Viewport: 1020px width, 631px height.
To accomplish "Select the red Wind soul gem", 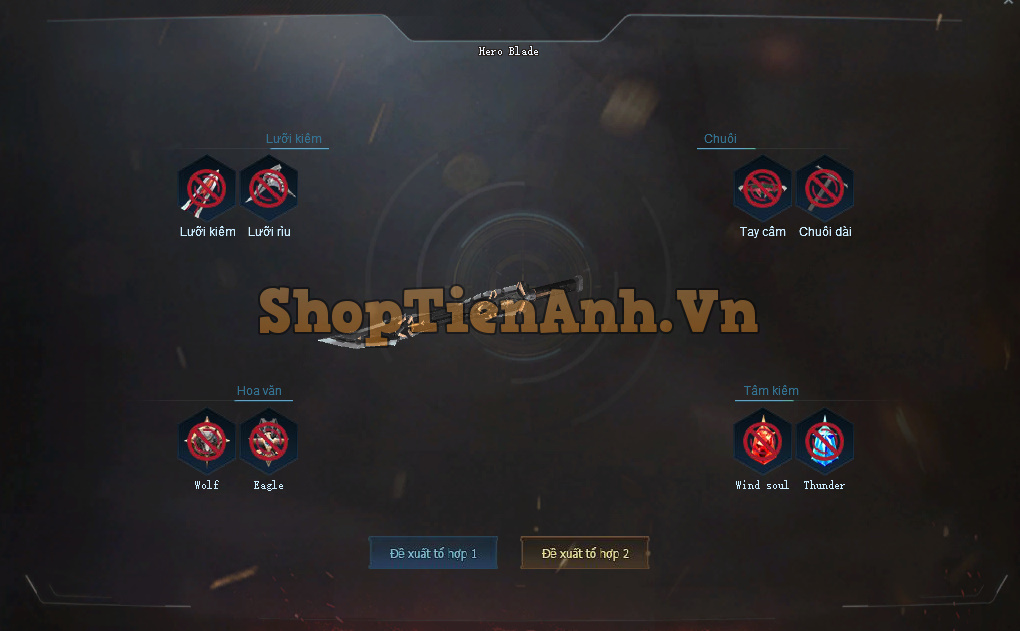I will click(x=763, y=441).
